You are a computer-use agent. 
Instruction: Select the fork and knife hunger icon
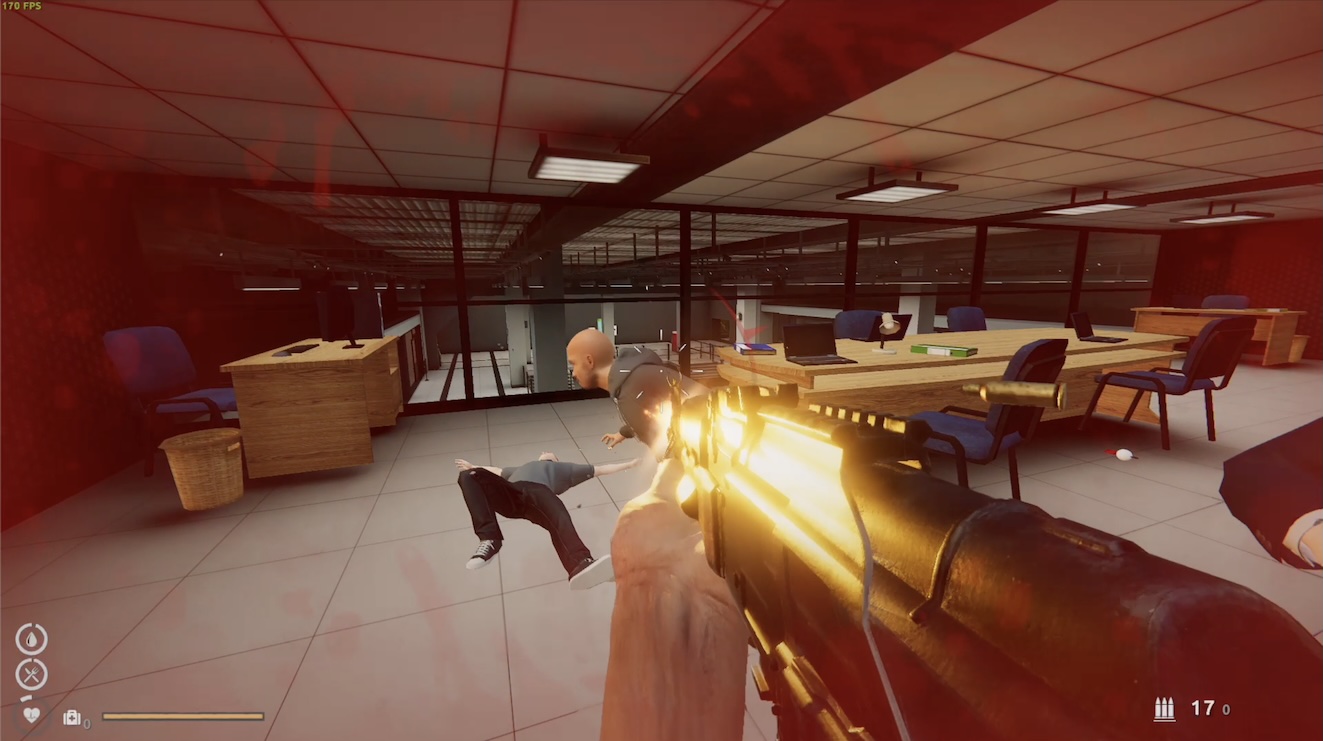pyautogui.click(x=31, y=675)
